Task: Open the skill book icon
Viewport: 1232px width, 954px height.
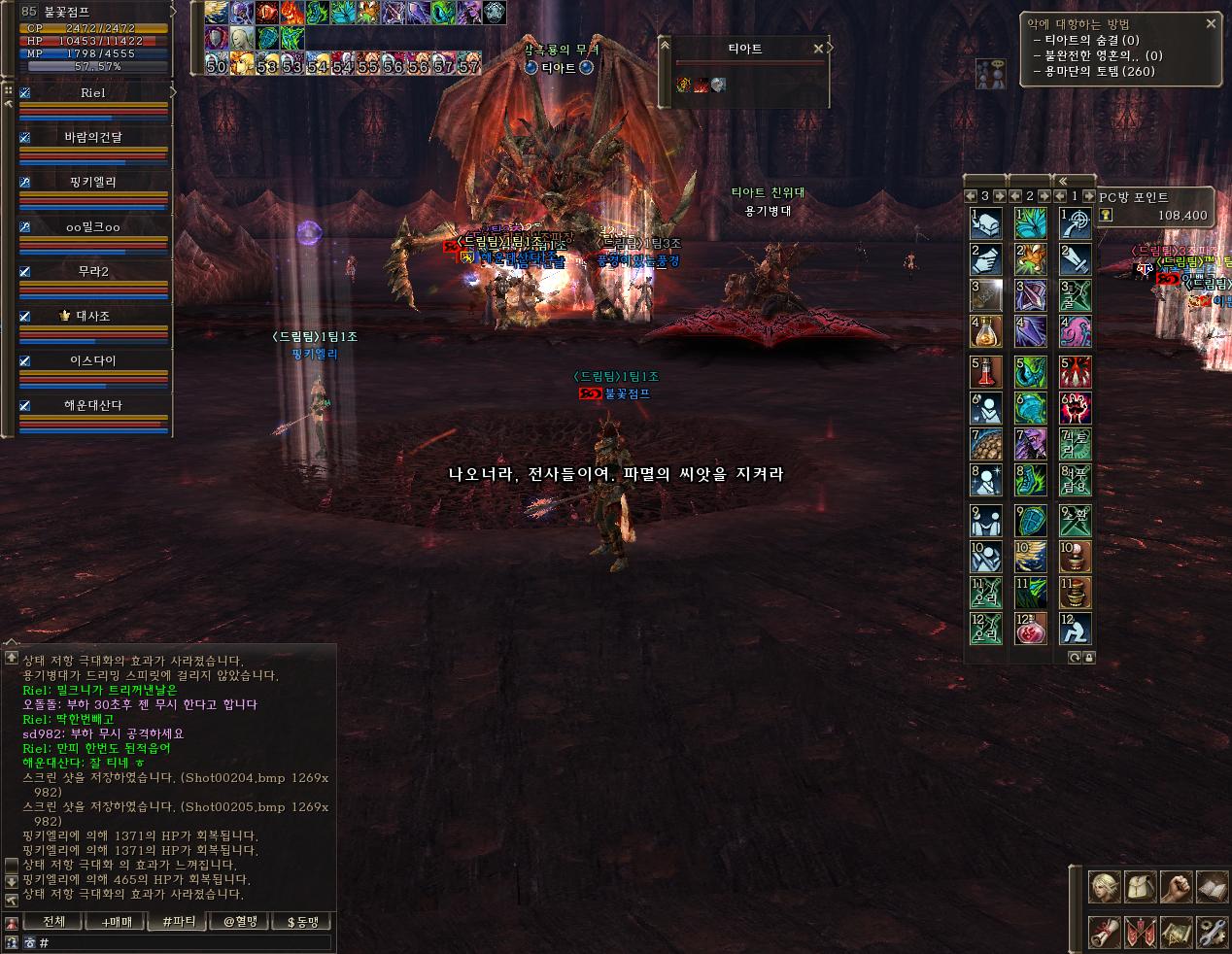Action: coord(1212,887)
